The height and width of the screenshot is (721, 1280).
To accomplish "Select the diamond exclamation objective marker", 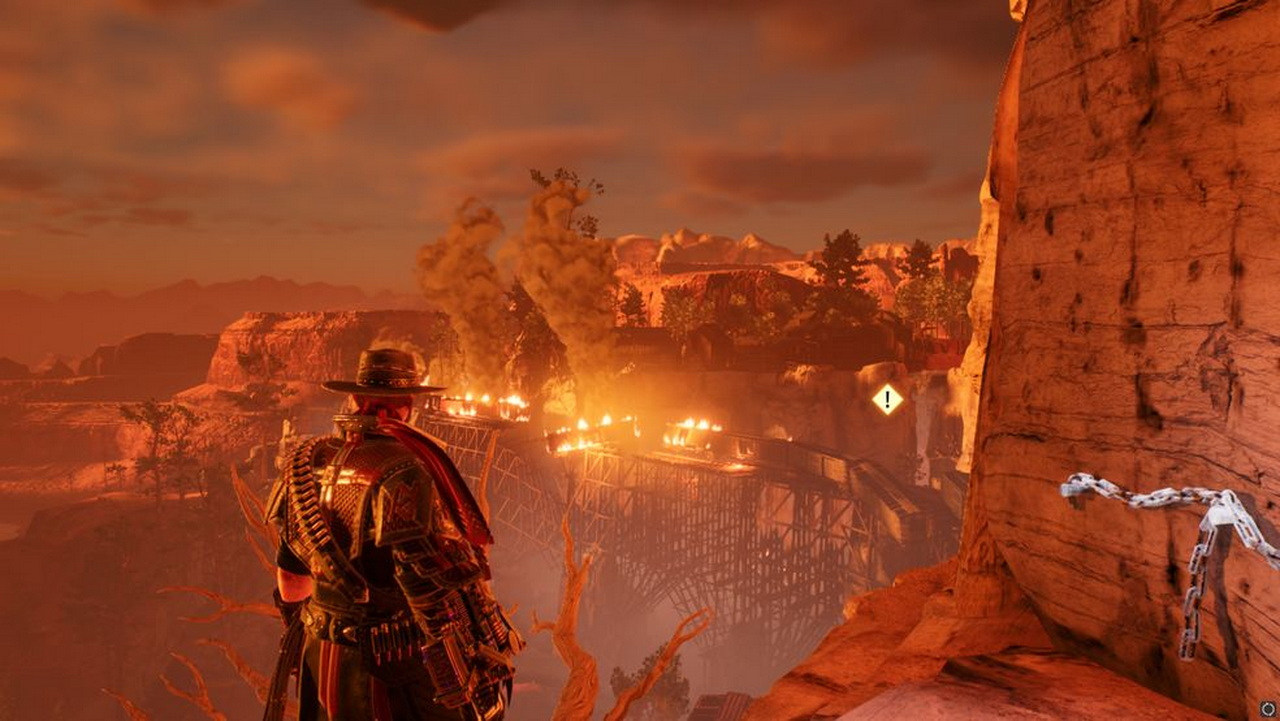I will [x=887, y=400].
